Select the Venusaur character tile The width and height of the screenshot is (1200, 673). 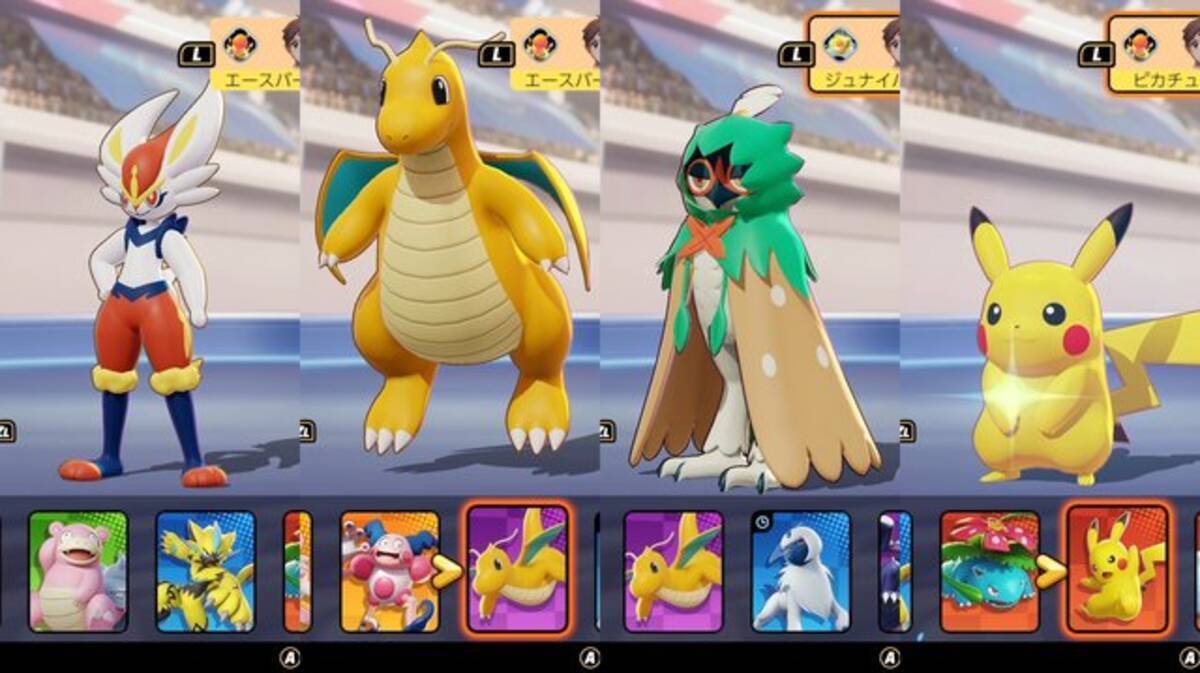click(x=990, y=571)
